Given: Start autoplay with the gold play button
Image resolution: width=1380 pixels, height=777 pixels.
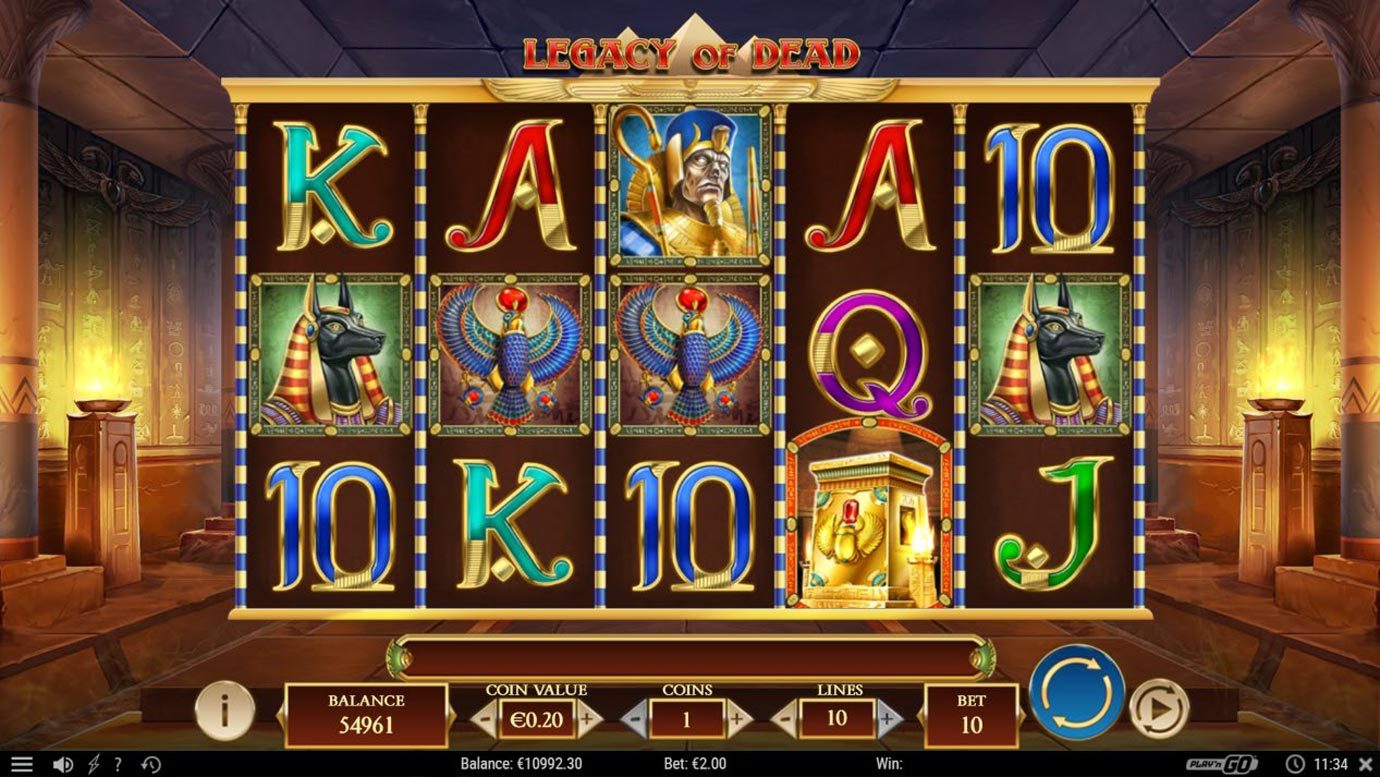Looking at the screenshot, I should coord(1159,708).
